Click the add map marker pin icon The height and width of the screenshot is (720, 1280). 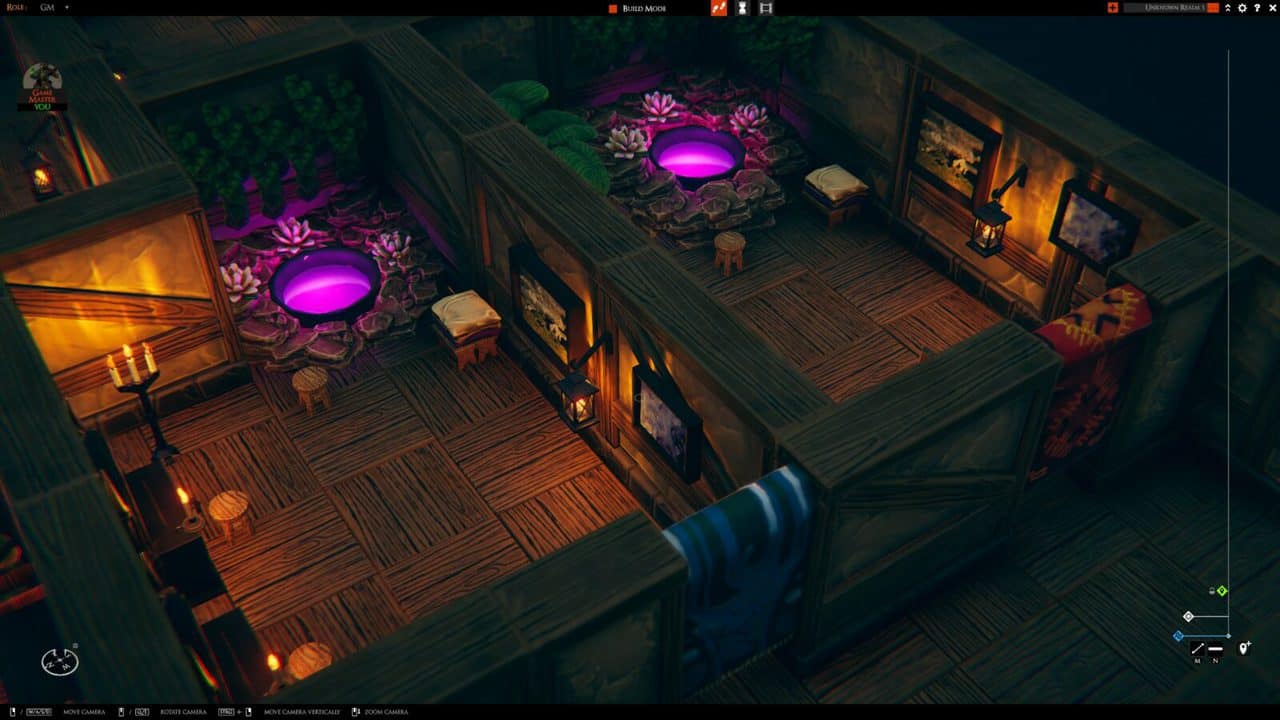1244,648
